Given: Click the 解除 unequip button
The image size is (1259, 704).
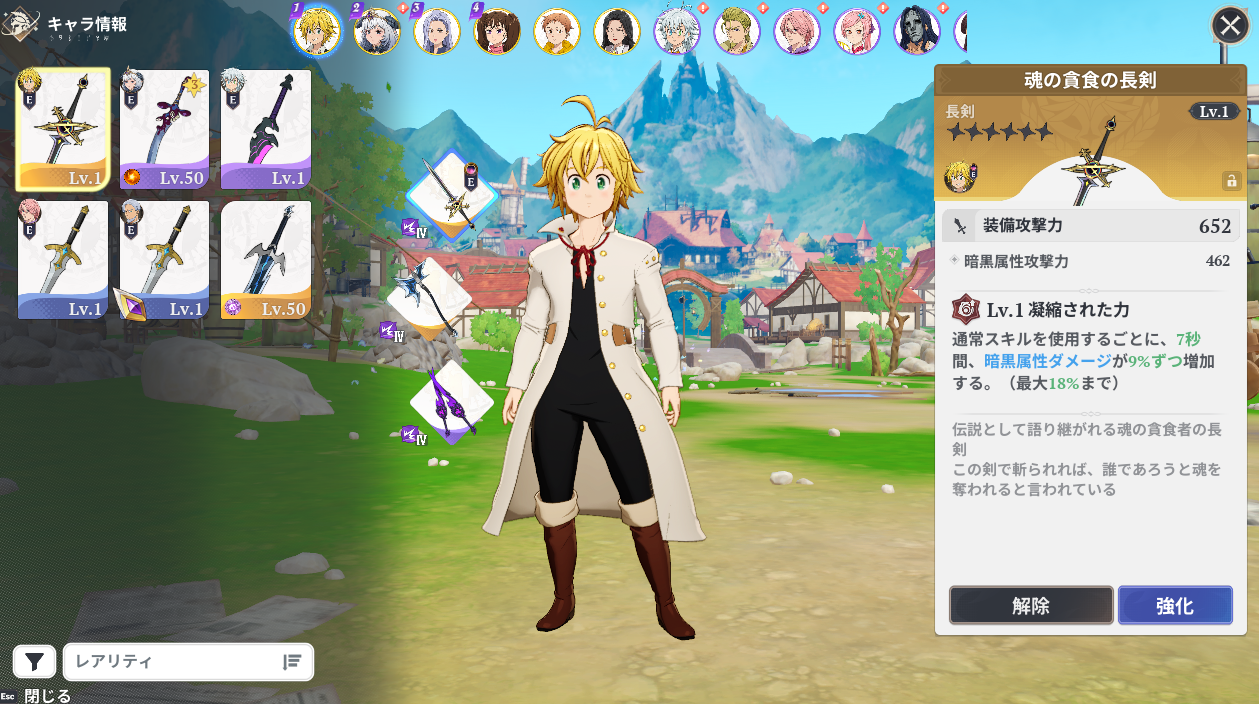Looking at the screenshot, I should point(1031,605).
